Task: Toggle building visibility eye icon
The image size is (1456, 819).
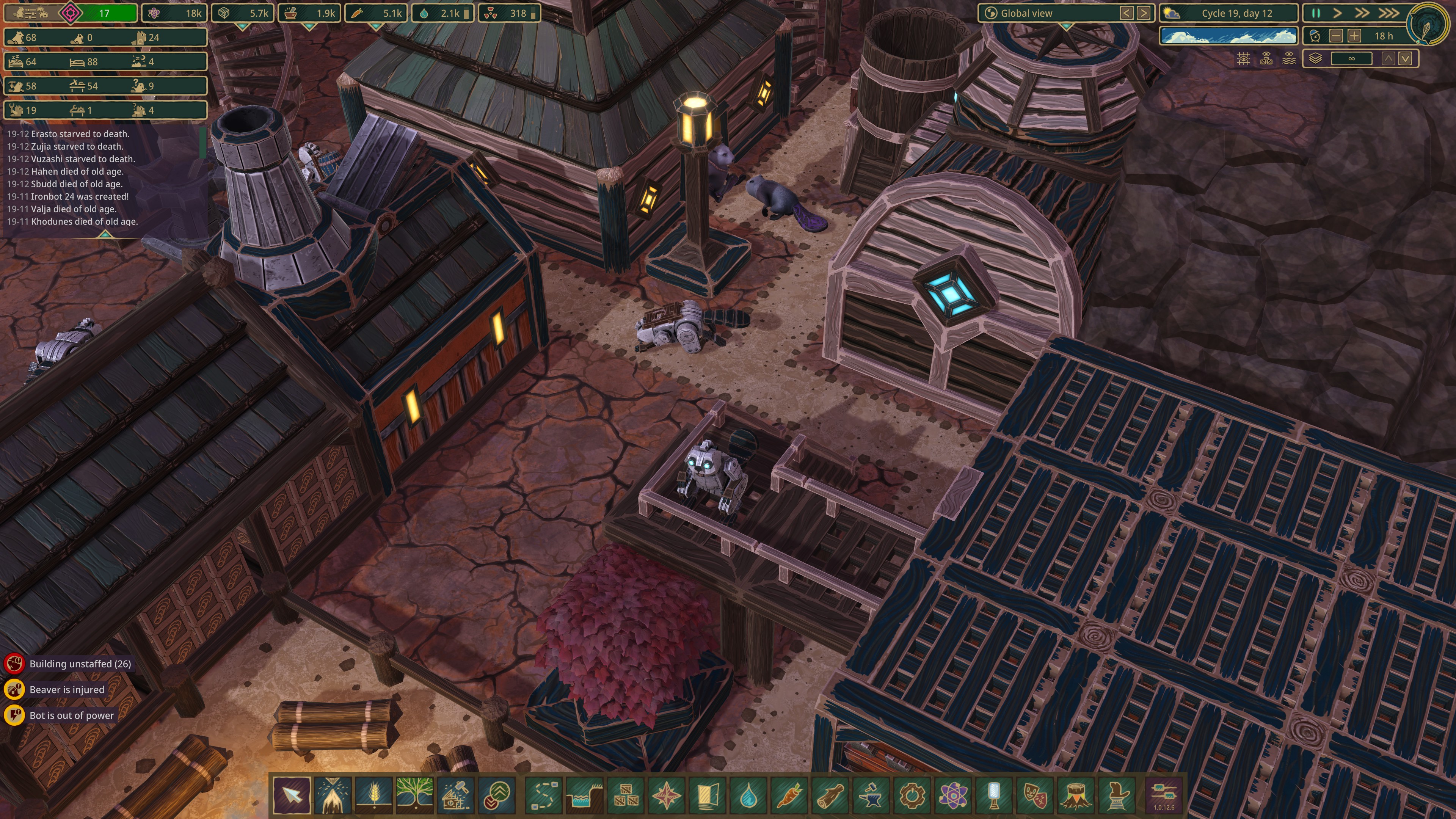Action: click(1267, 59)
